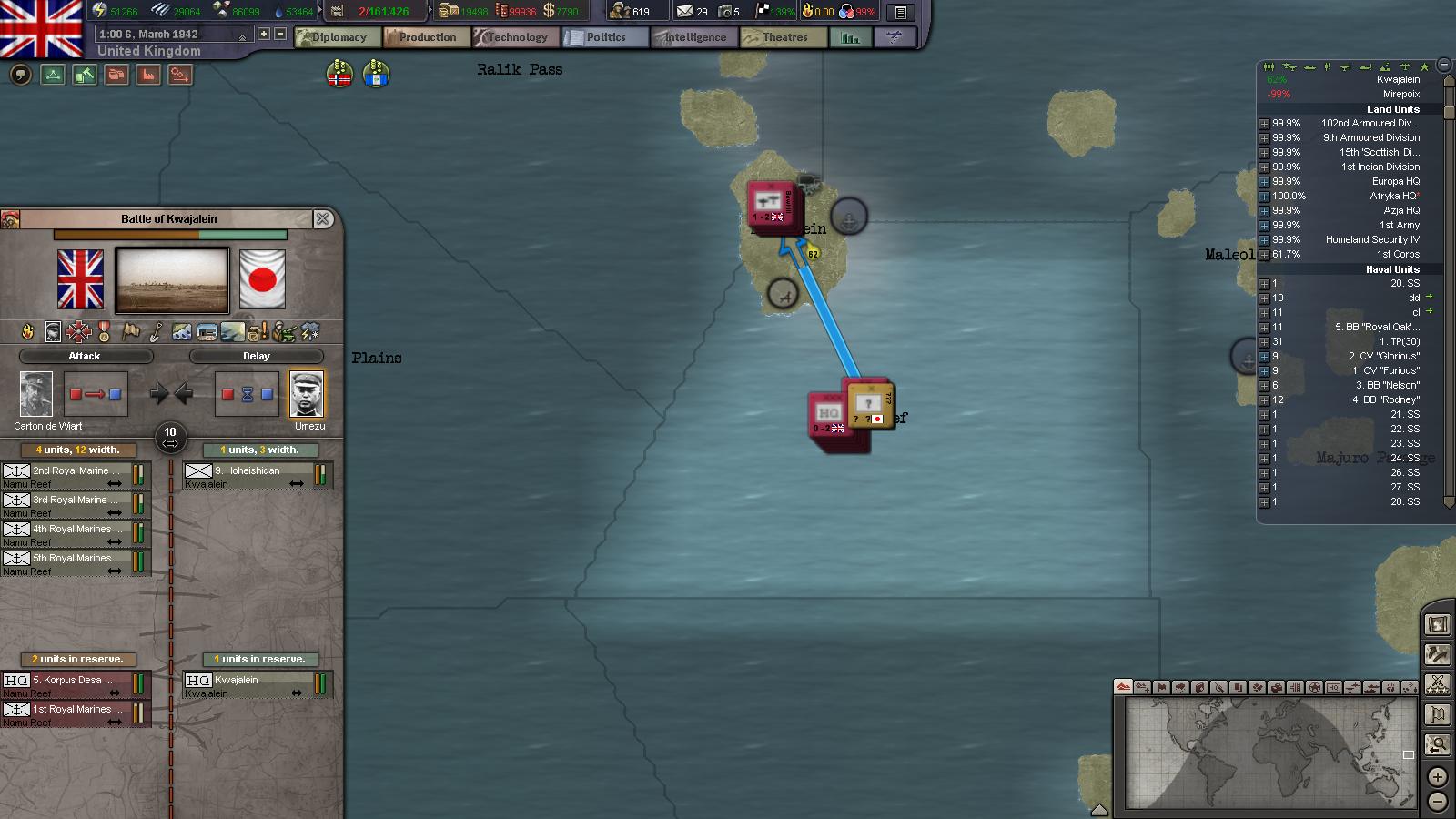
Task: Zoom in with the plus button
Action: pyautogui.click(x=1437, y=777)
